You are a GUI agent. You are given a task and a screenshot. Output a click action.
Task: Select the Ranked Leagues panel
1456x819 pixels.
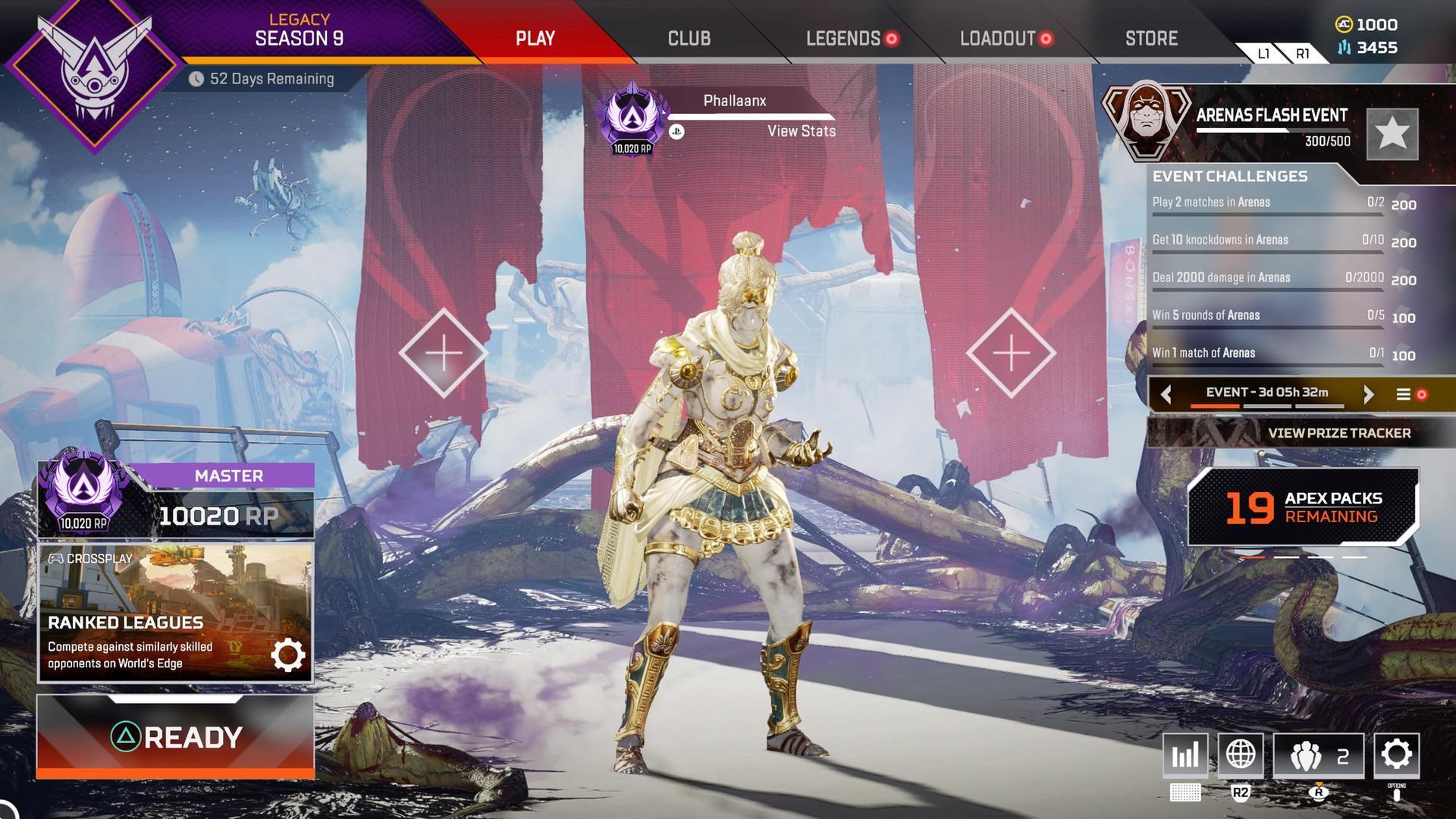176,607
